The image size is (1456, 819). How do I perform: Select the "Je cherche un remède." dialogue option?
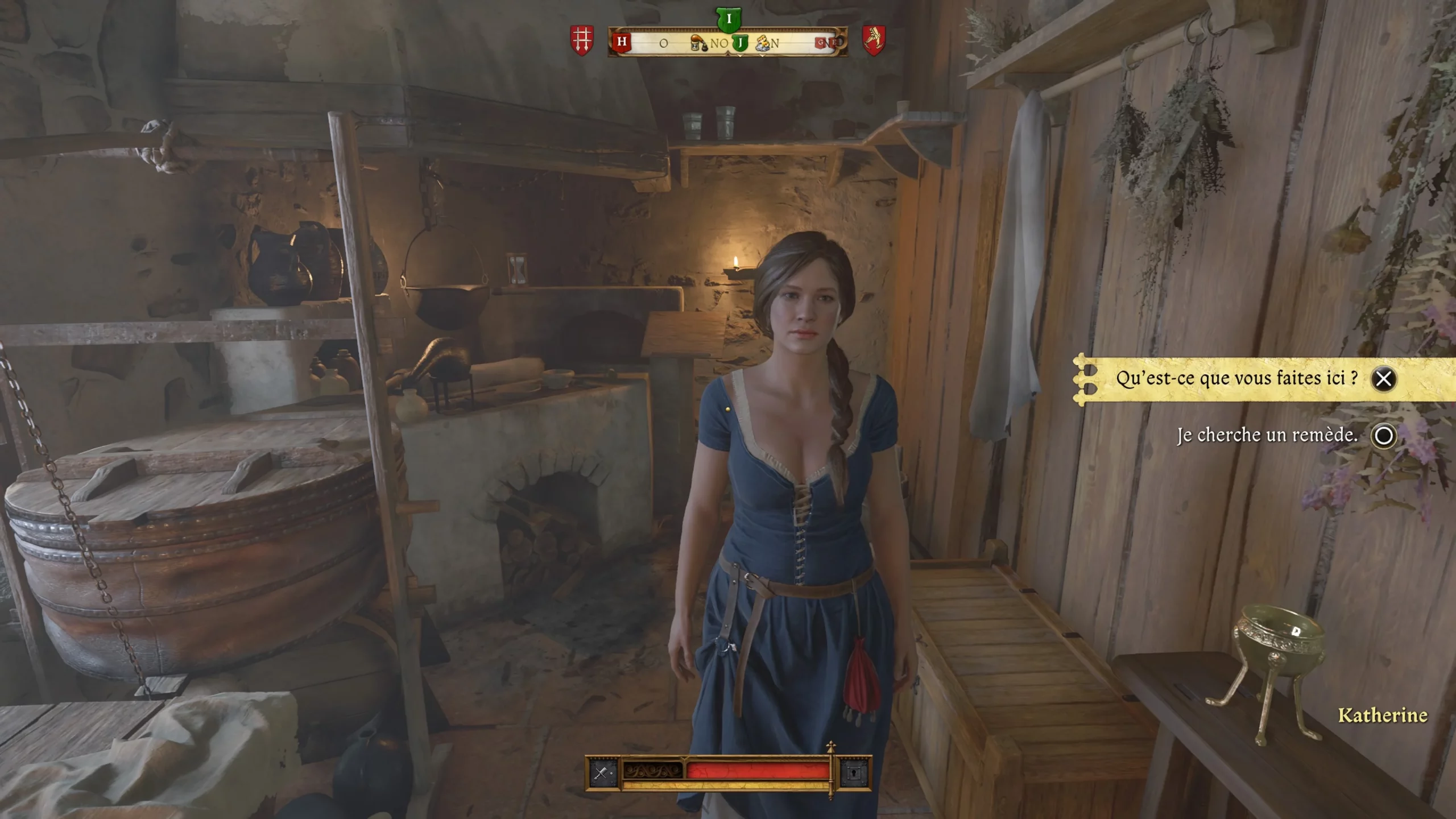point(1267,436)
